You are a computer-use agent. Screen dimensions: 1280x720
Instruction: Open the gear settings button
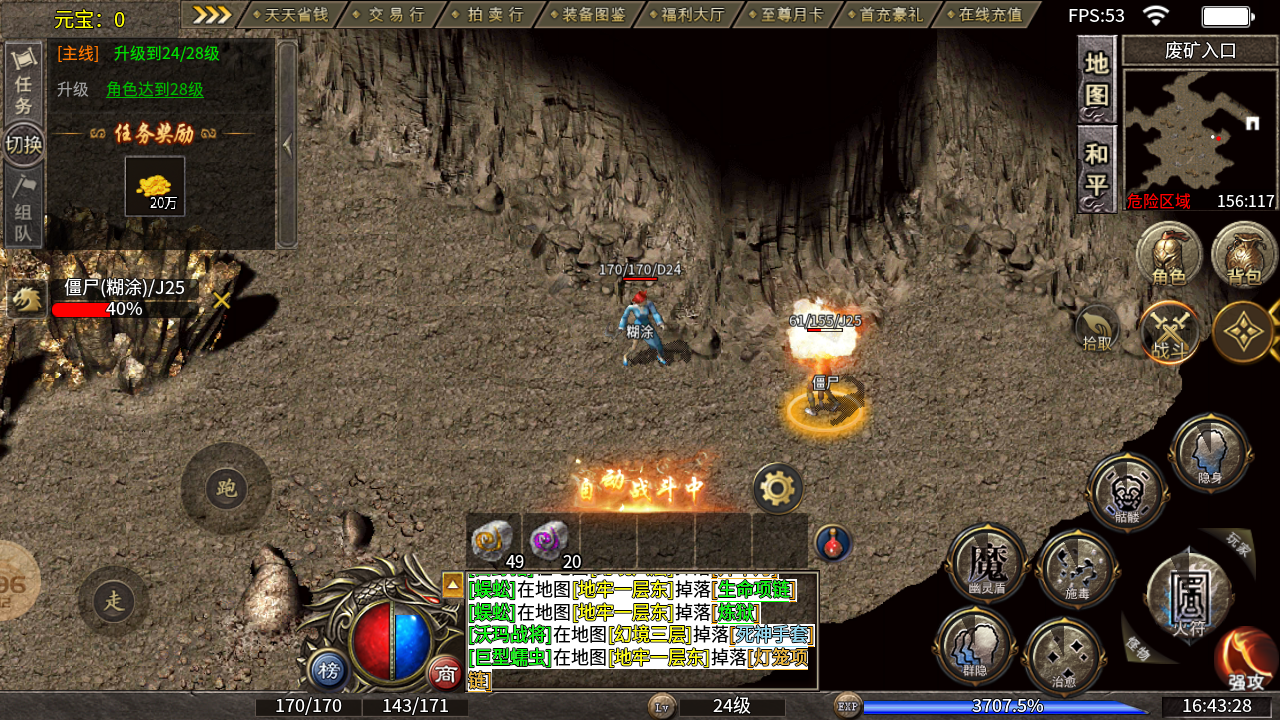pyautogui.click(x=777, y=489)
